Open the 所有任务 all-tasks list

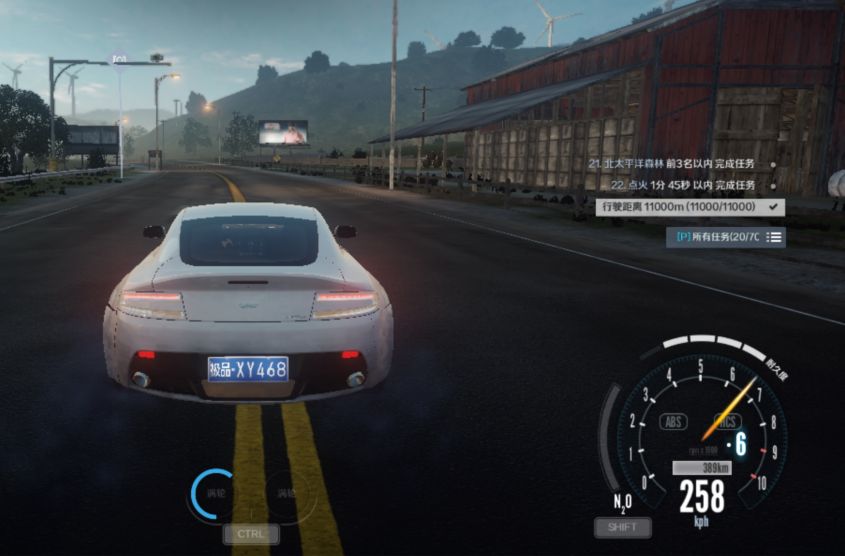725,237
